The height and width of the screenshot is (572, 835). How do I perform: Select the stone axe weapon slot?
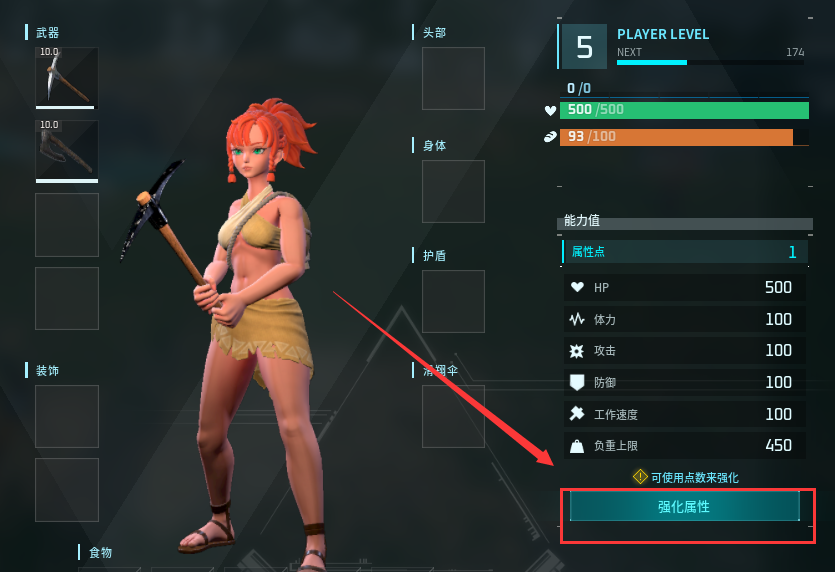pos(67,151)
